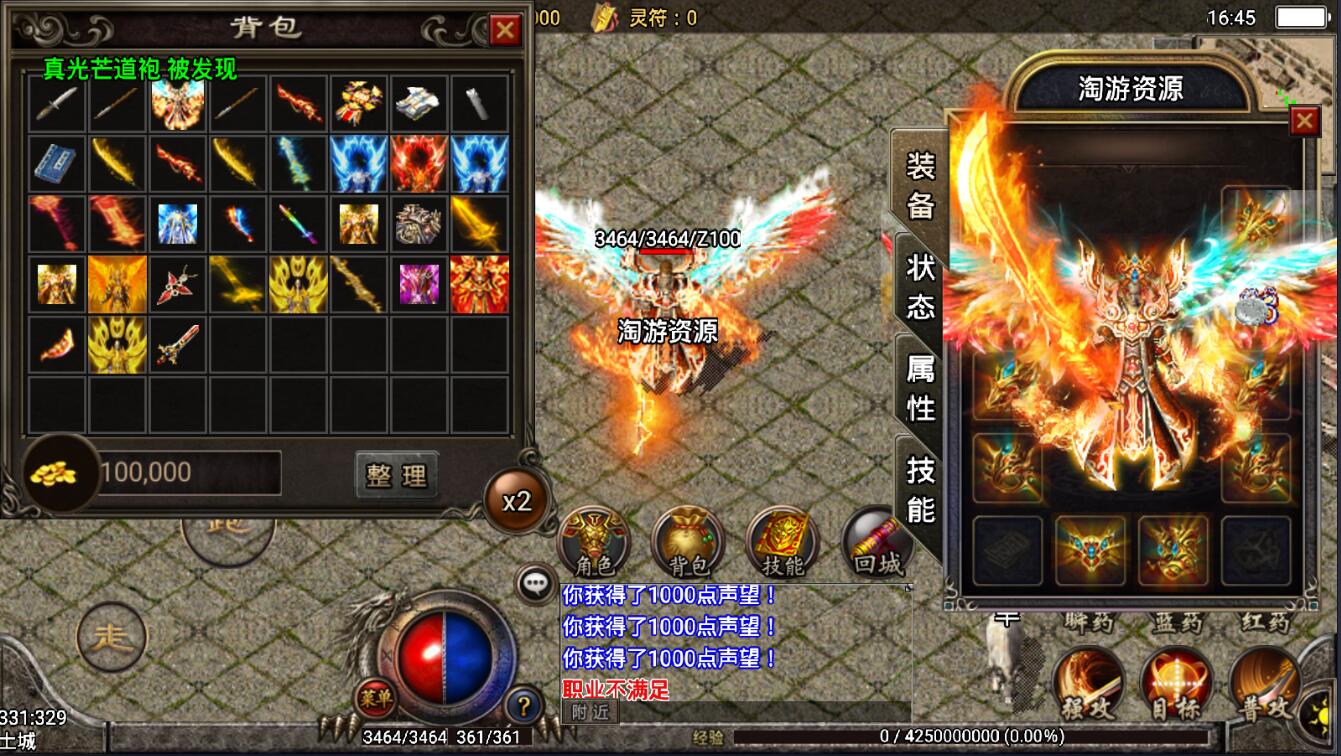The height and width of the screenshot is (756, 1341).
Task: Click the 整理 sort button
Action: (397, 475)
